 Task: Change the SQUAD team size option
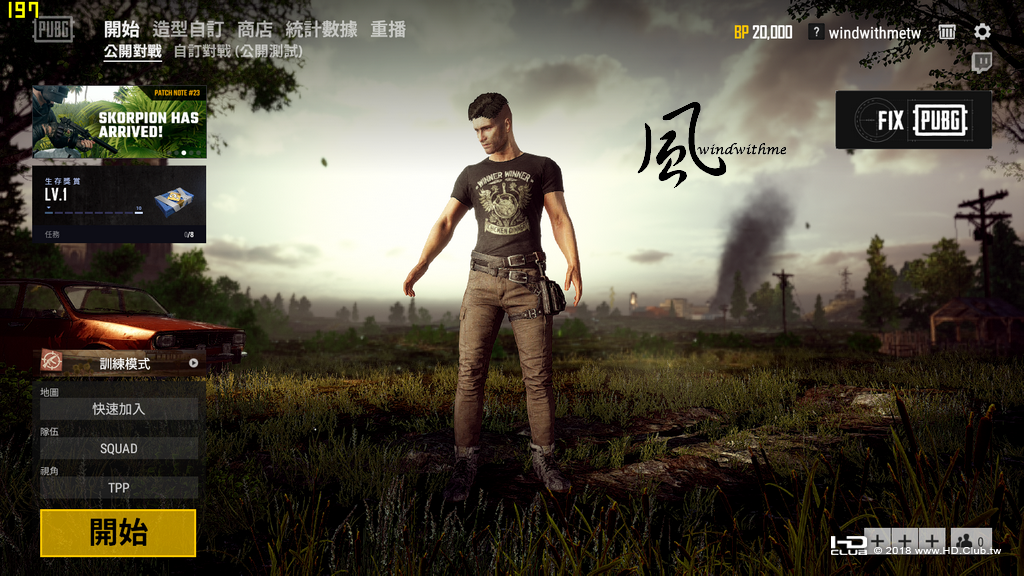(x=119, y=449)
